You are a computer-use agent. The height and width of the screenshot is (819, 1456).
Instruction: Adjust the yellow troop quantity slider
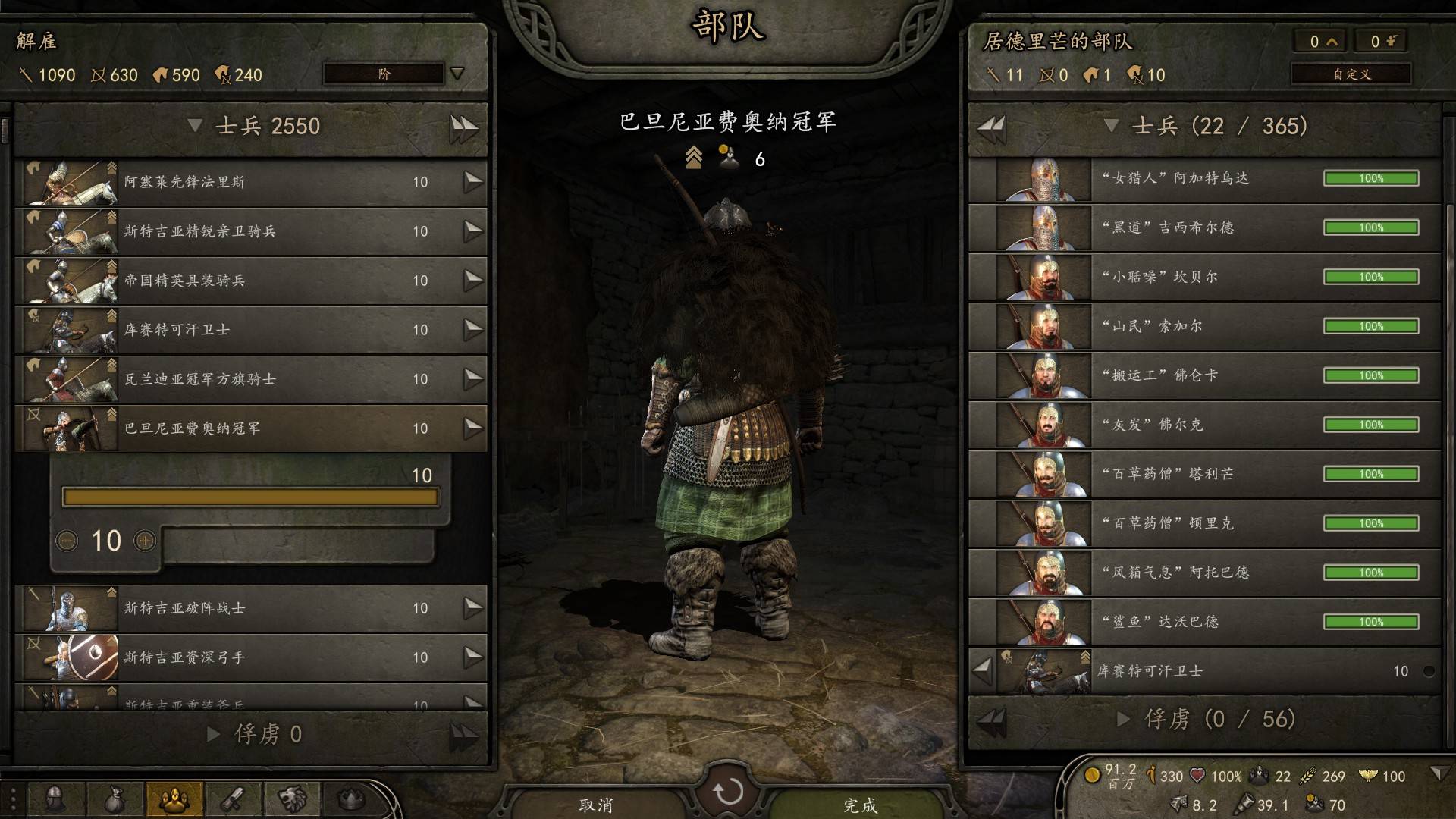point(250,497)
